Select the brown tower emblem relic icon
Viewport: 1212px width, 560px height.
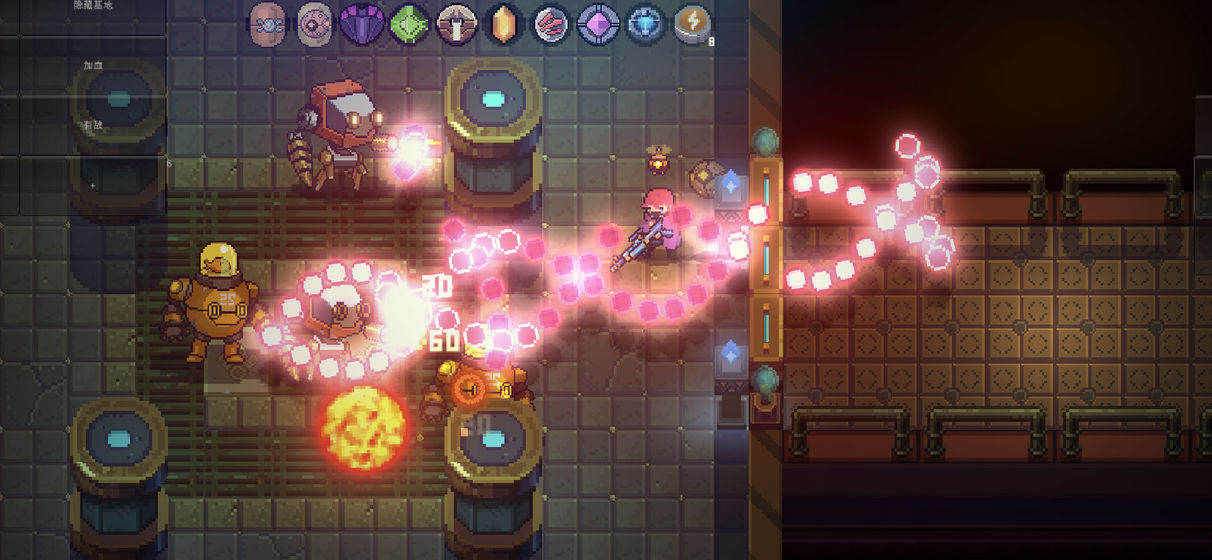point(456,22)
